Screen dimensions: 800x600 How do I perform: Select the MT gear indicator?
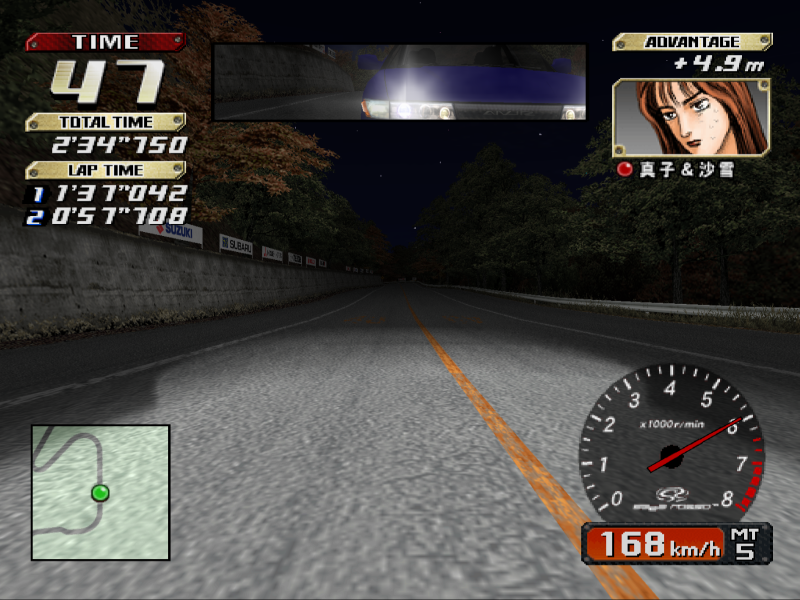745,543
